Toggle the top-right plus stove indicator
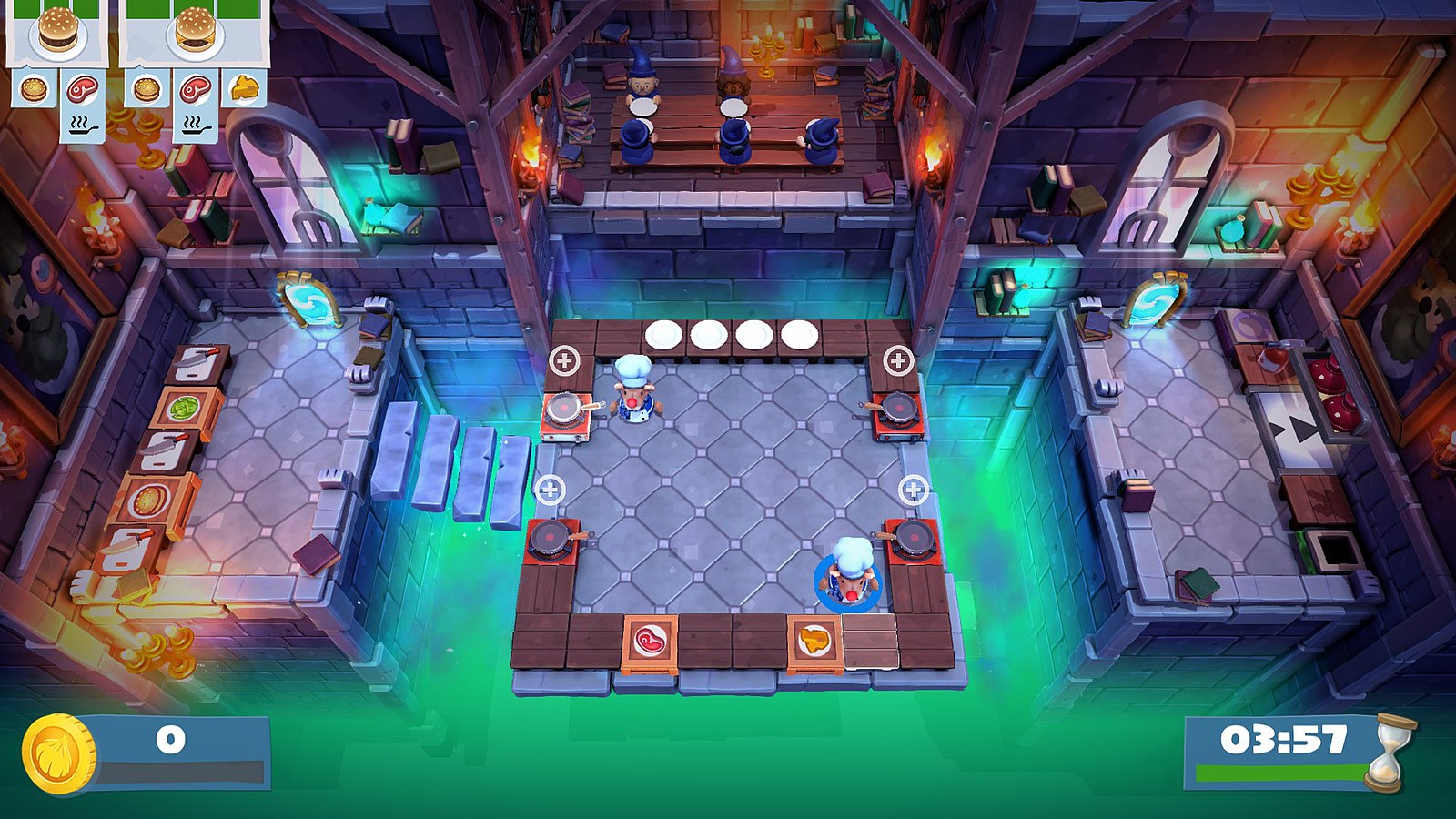The width and height of the screenshot is (1456, 819). 899,359
